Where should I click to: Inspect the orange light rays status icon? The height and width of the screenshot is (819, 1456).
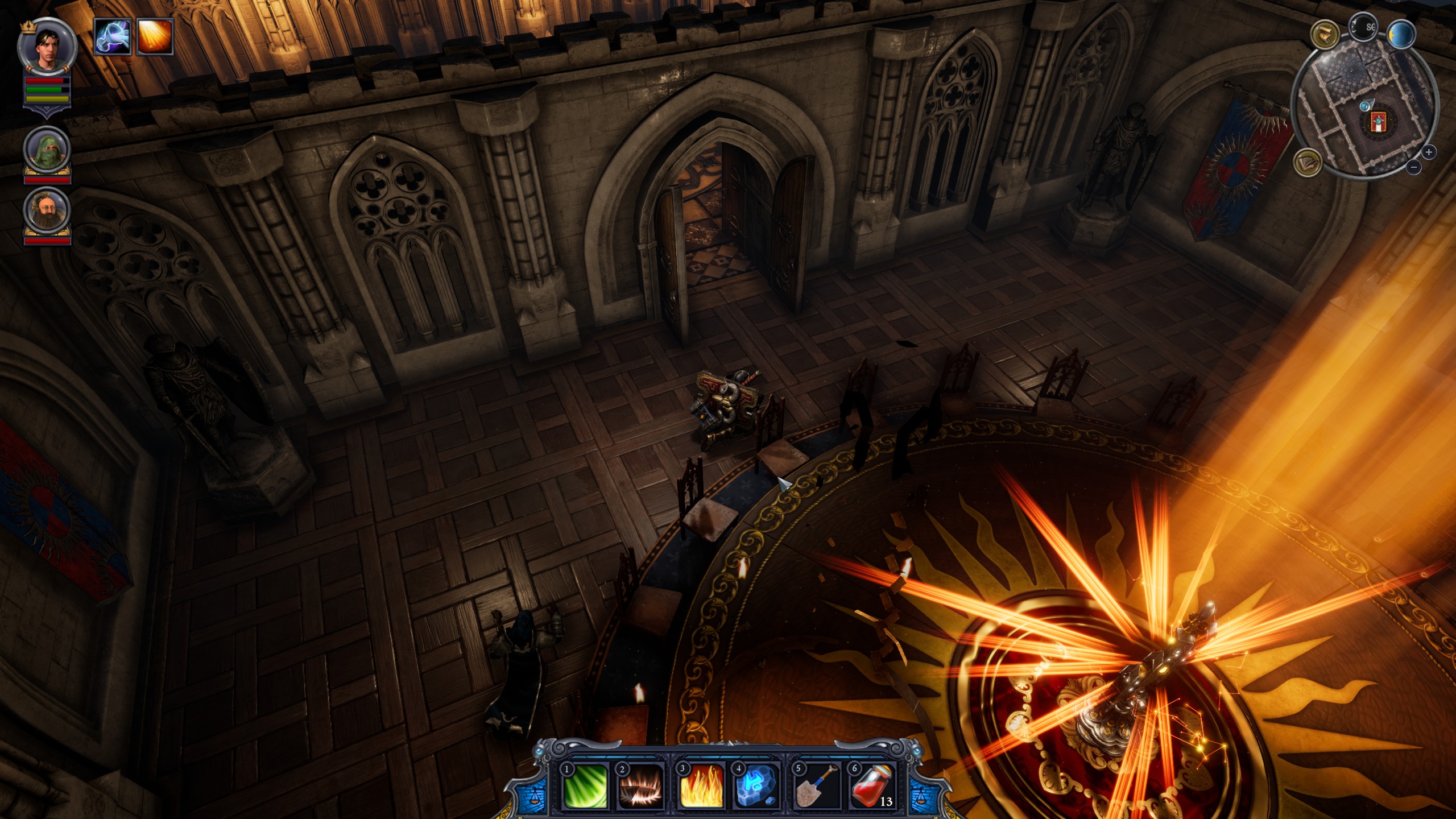pyautogui.click(x=154, y=37)
